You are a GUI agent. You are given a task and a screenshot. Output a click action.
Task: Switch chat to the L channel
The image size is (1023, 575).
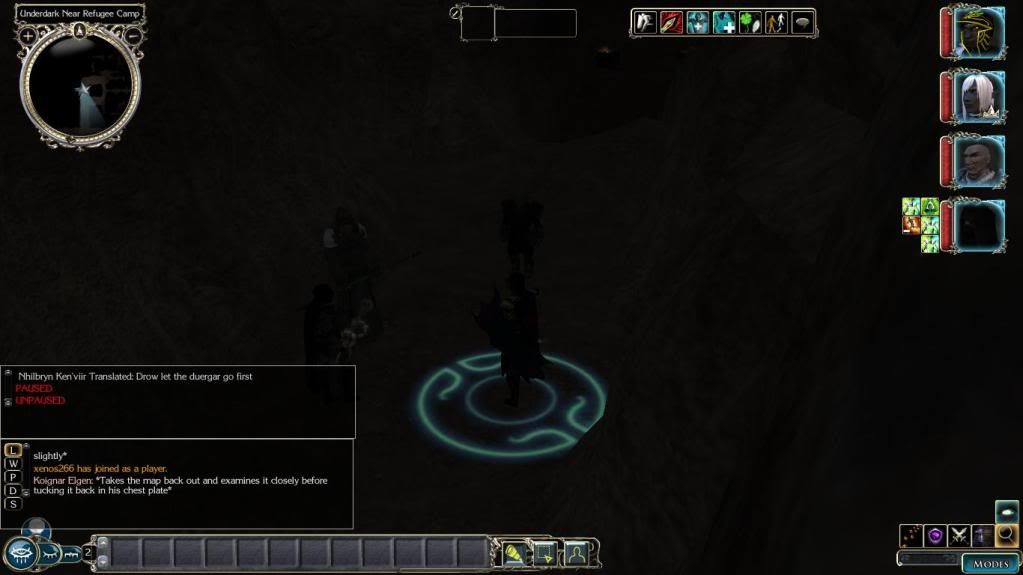click(13, 450)
